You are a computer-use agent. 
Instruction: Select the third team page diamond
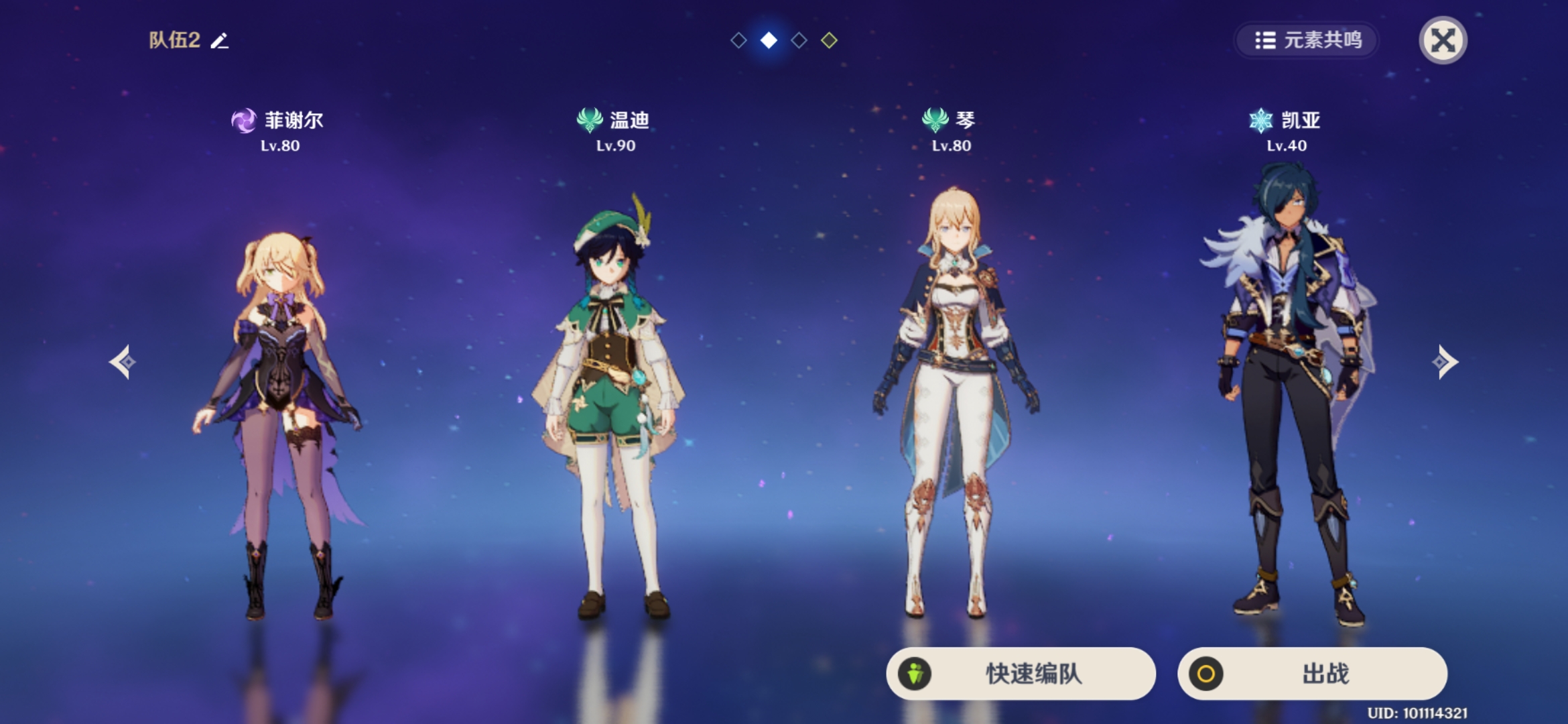(799, 40)
